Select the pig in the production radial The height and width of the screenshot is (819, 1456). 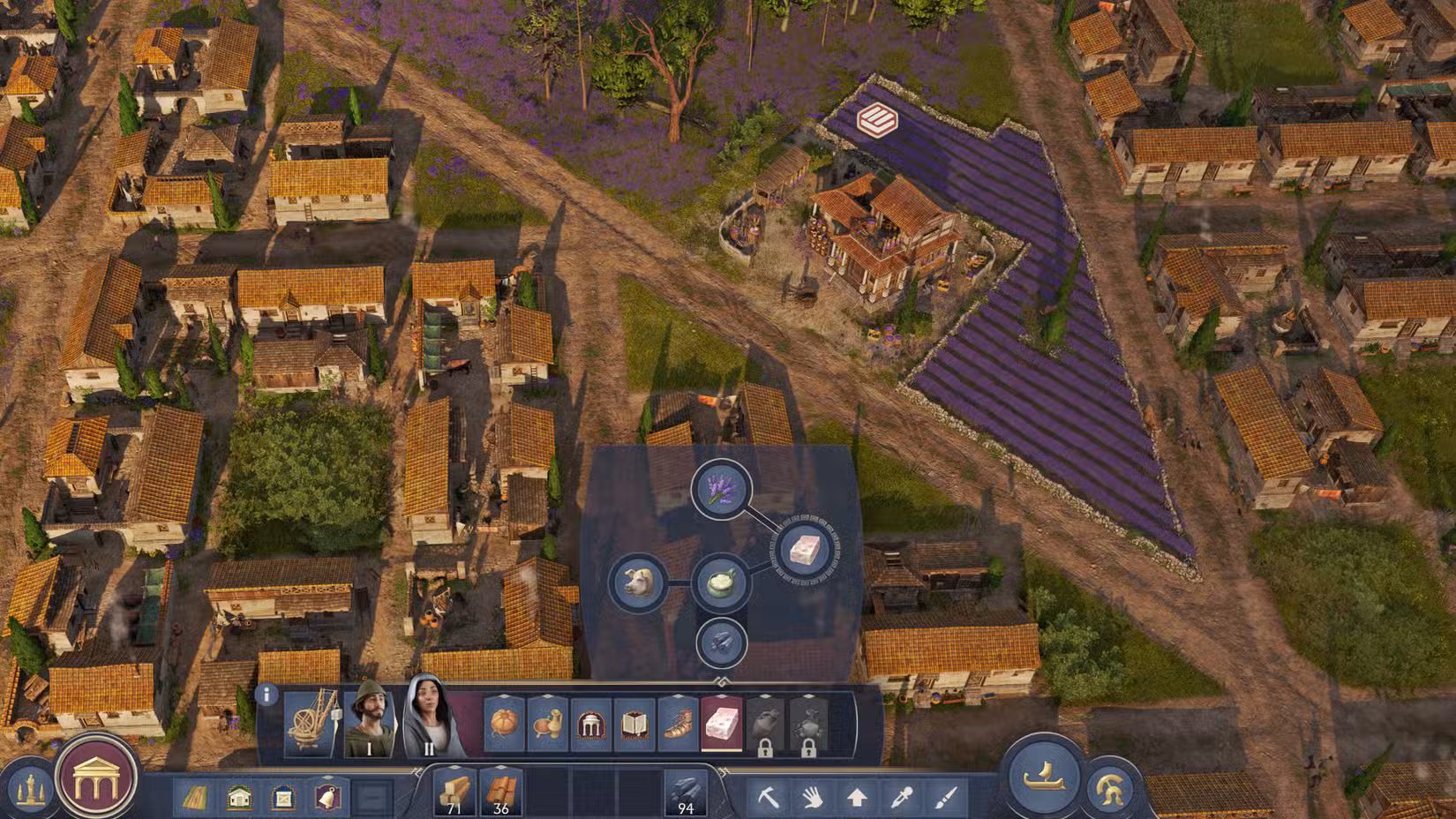pyautogui.click(x=638, y=582)
